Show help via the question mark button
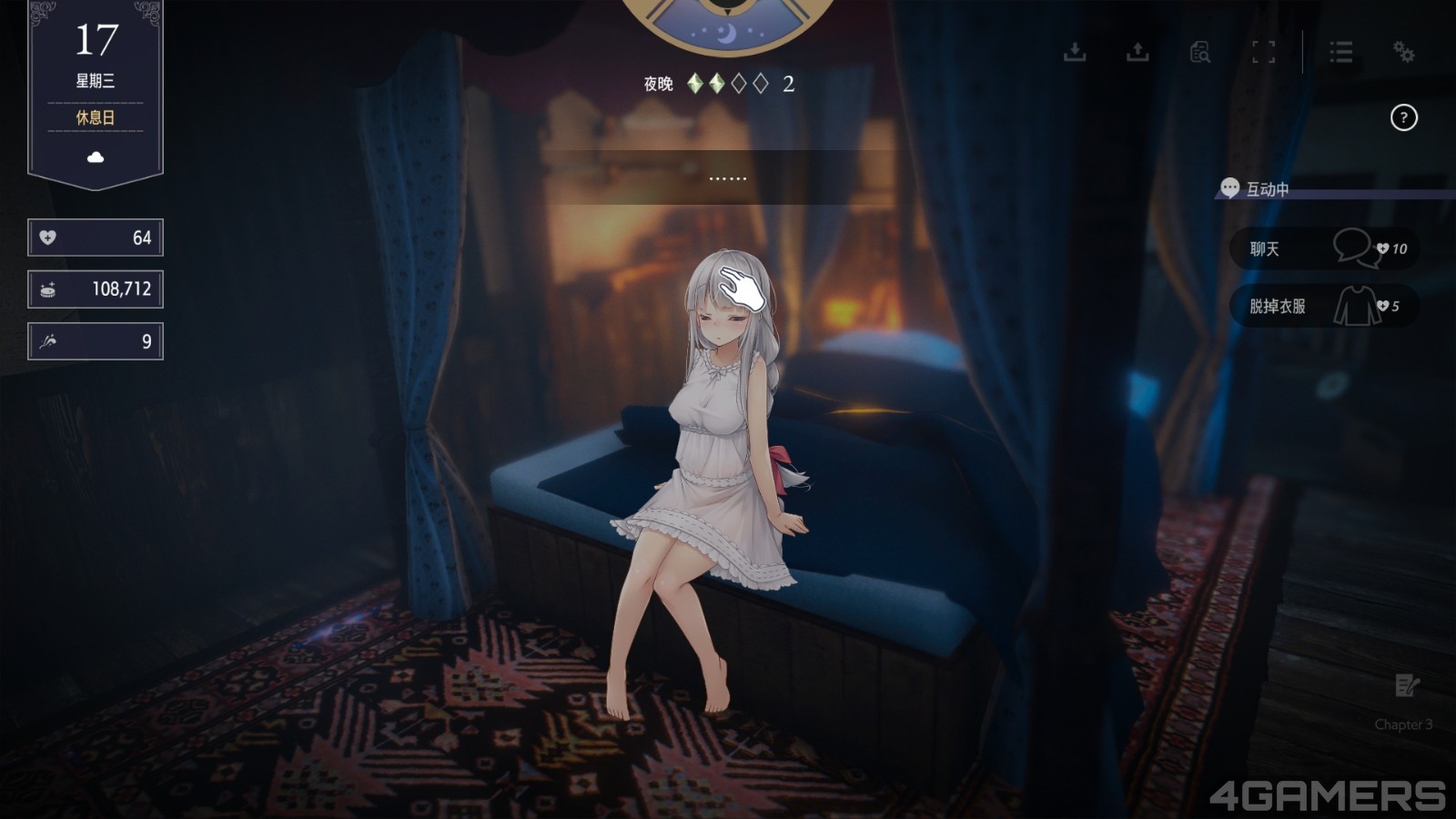Viewport: 1456px width, 819px height. point(1403,117)
